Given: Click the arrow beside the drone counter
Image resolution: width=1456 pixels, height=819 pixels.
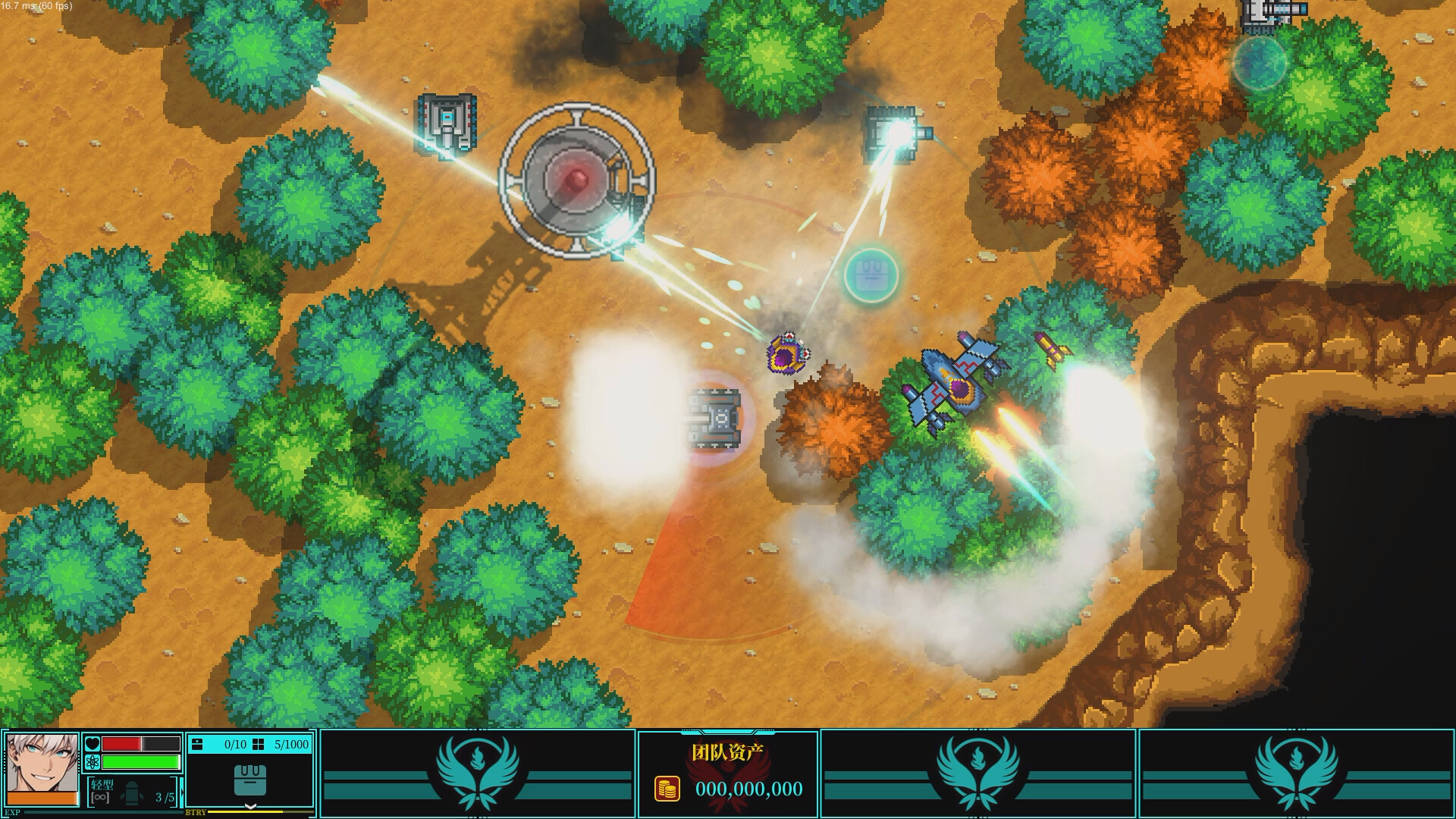Looking at the screenshot, I should pyautogui.click(x=182, y=792).
